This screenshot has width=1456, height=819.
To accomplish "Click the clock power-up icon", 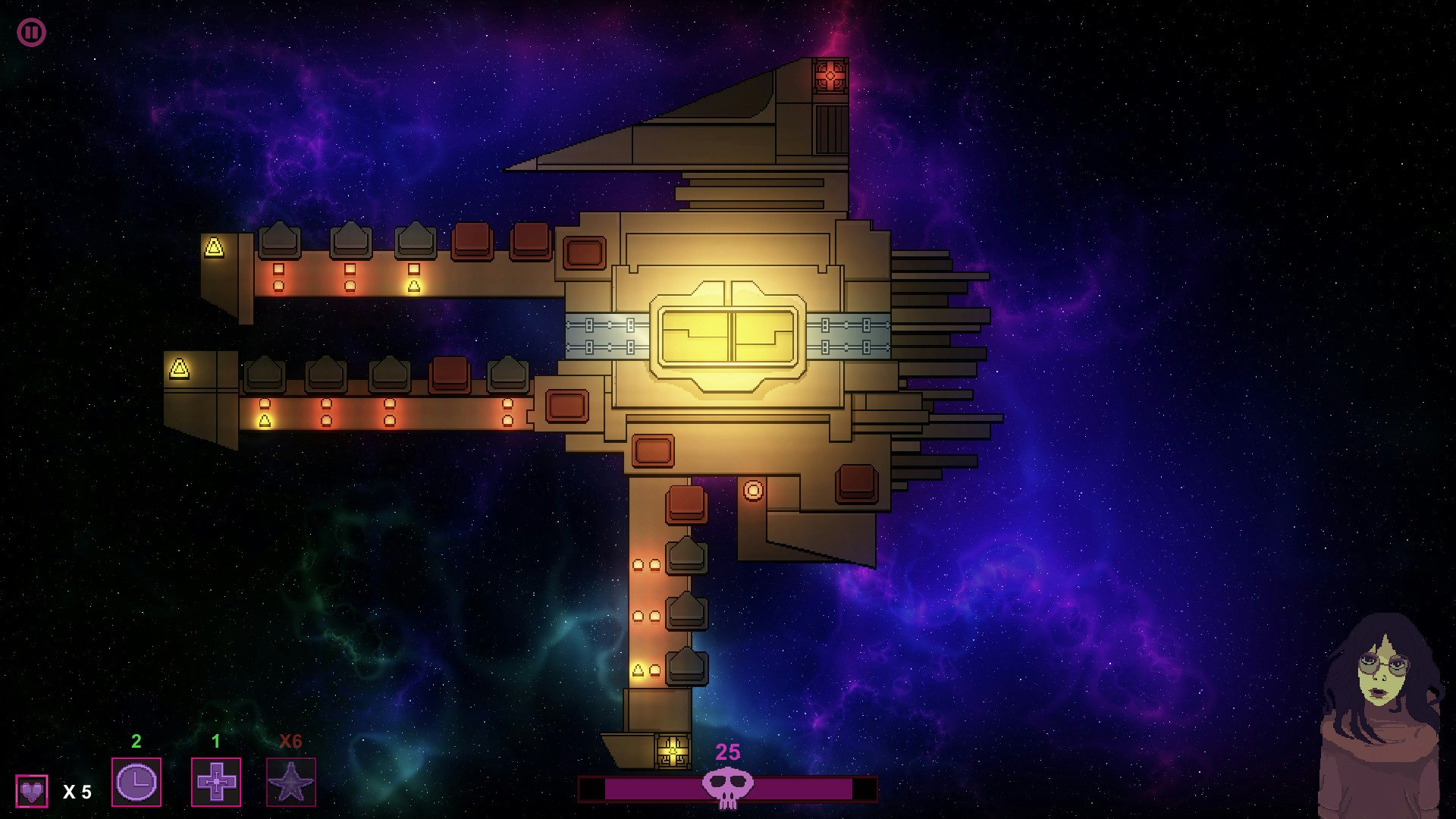I will tap(136, 783).
